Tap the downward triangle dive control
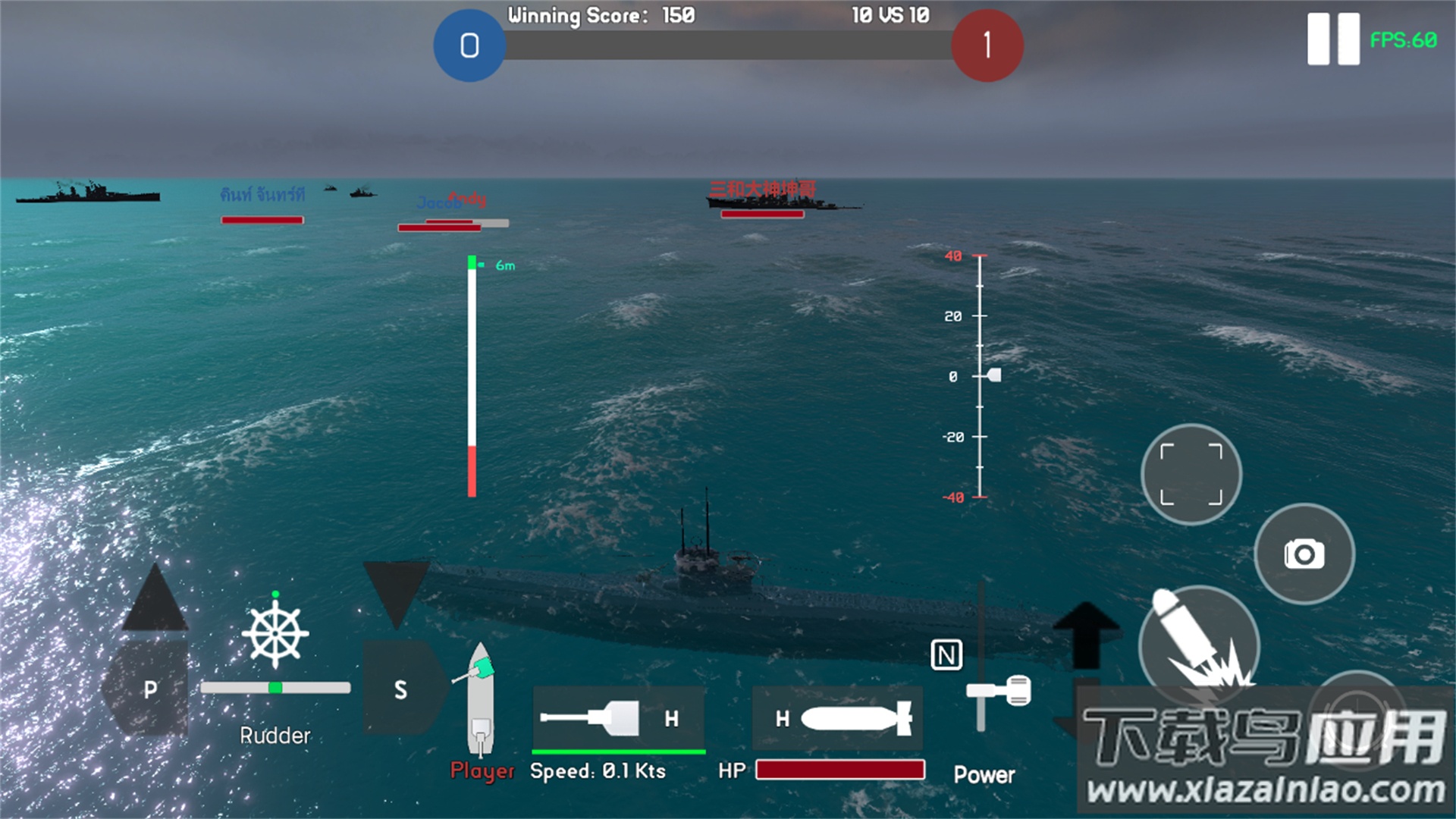The height and width of the screenshot is (819, 1456). click(x=396, y=593)
